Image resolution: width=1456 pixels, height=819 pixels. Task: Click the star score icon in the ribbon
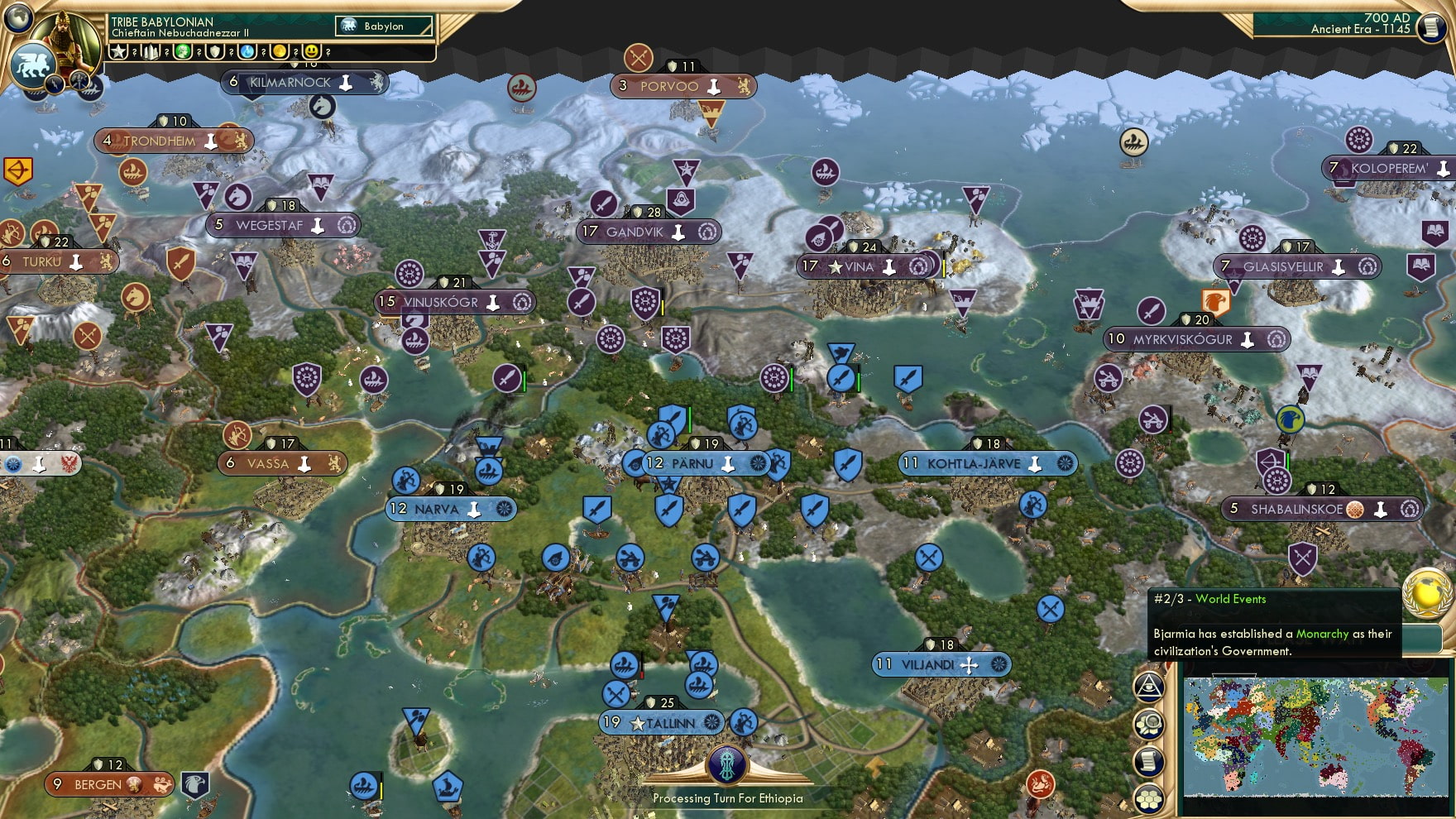click(x=117, y=51)
